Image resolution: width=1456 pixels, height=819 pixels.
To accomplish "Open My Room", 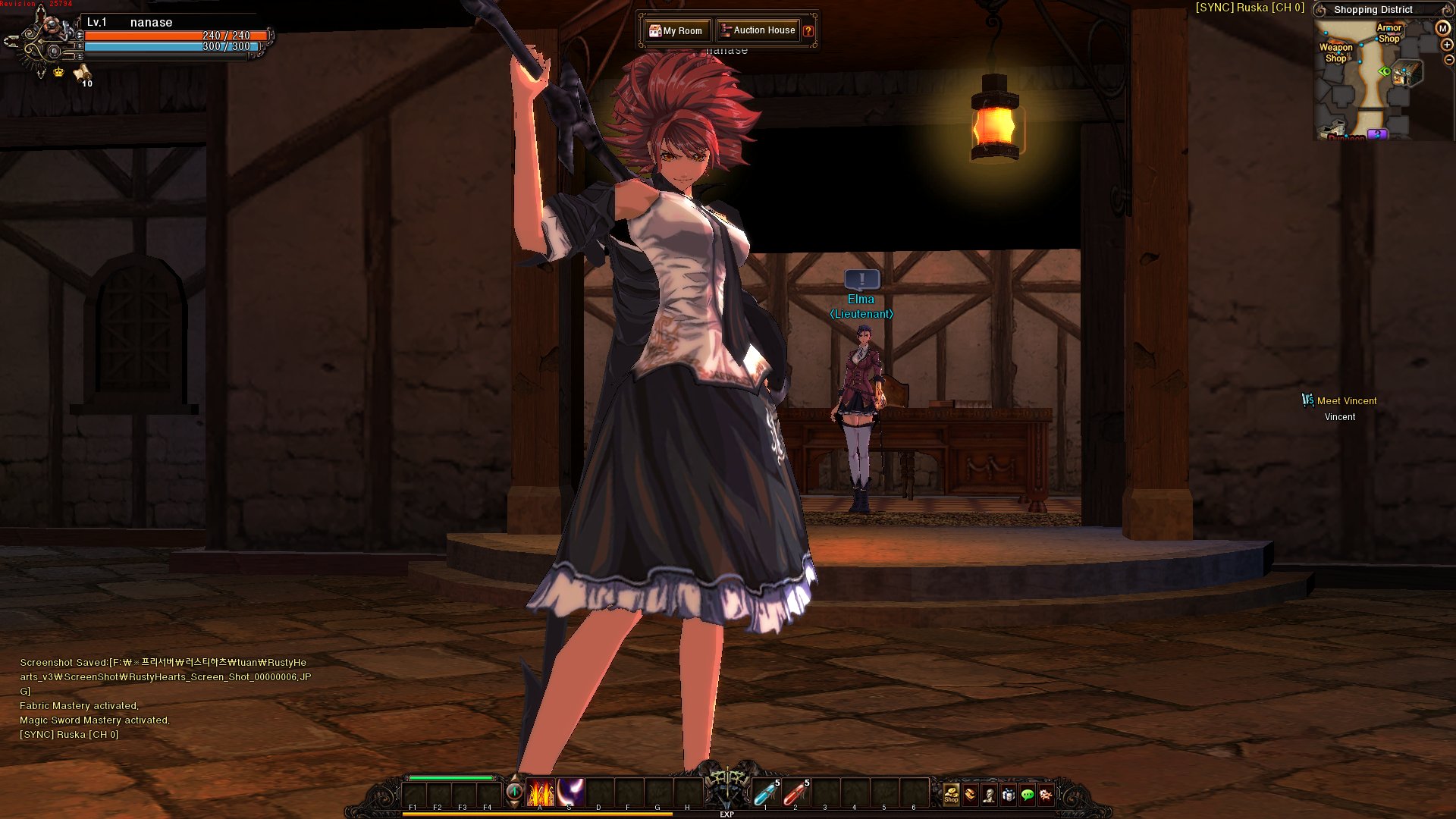I will tap(677, 30).
